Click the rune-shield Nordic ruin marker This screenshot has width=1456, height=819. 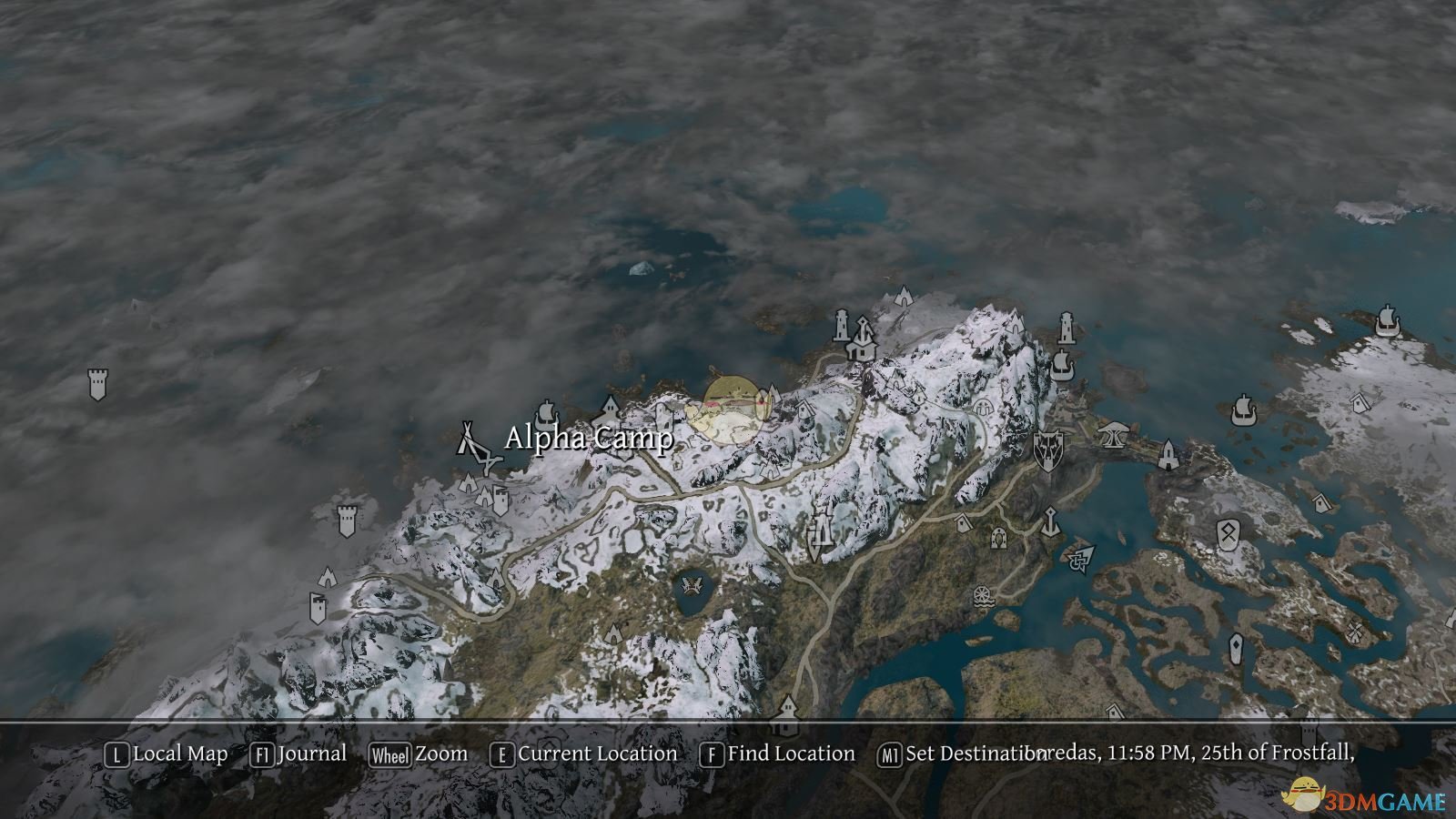(x=1228, y=535)
